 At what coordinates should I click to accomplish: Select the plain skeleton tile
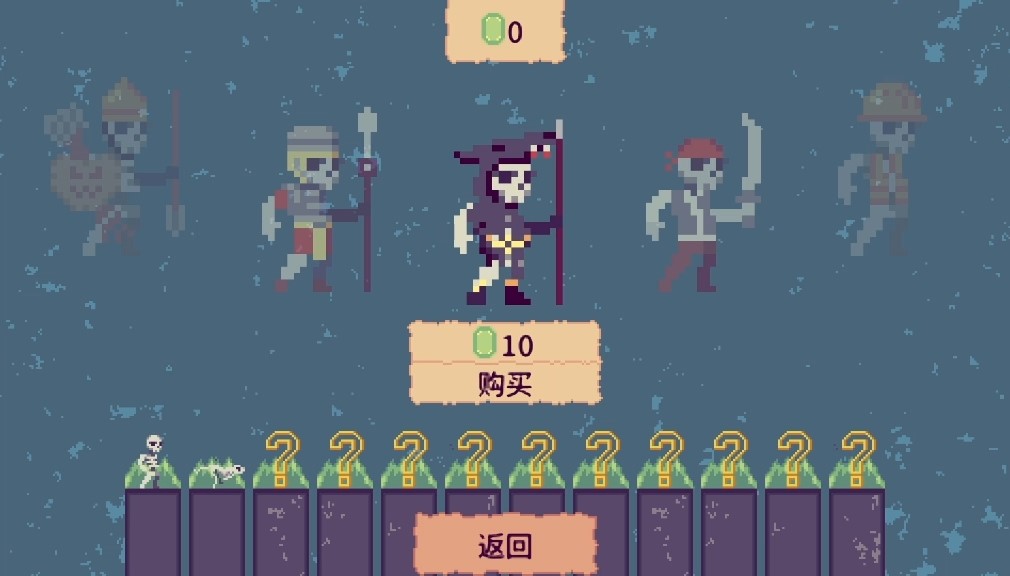(153, 462)
